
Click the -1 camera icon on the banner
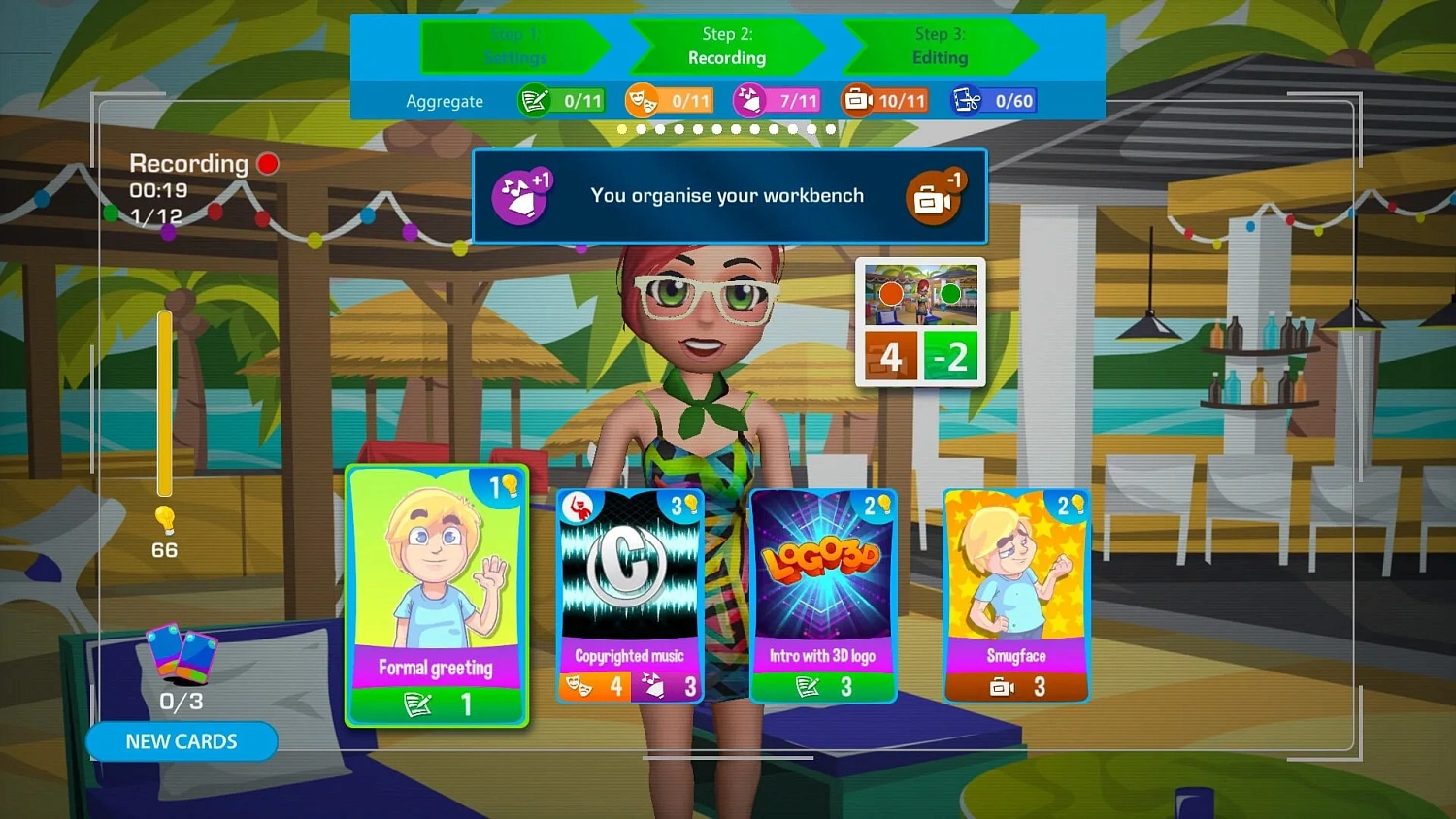[x=935, y=197]
